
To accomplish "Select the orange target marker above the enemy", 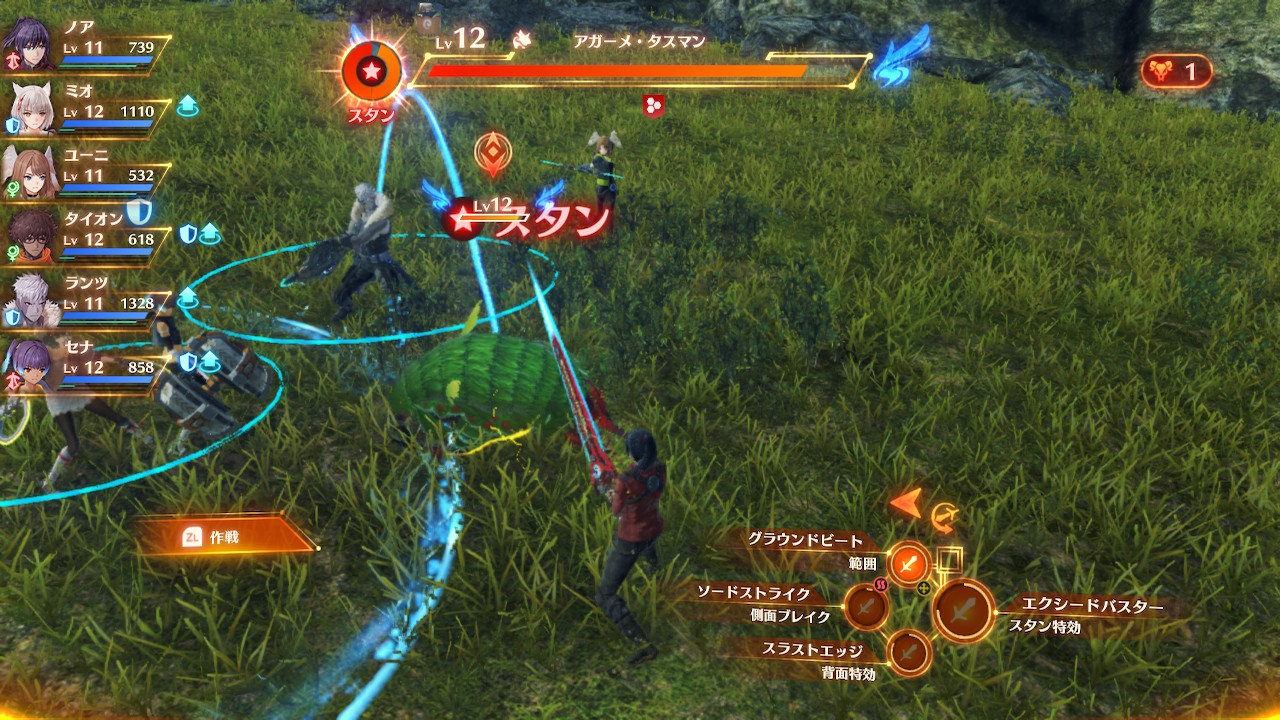I will [x=493, y=153].
